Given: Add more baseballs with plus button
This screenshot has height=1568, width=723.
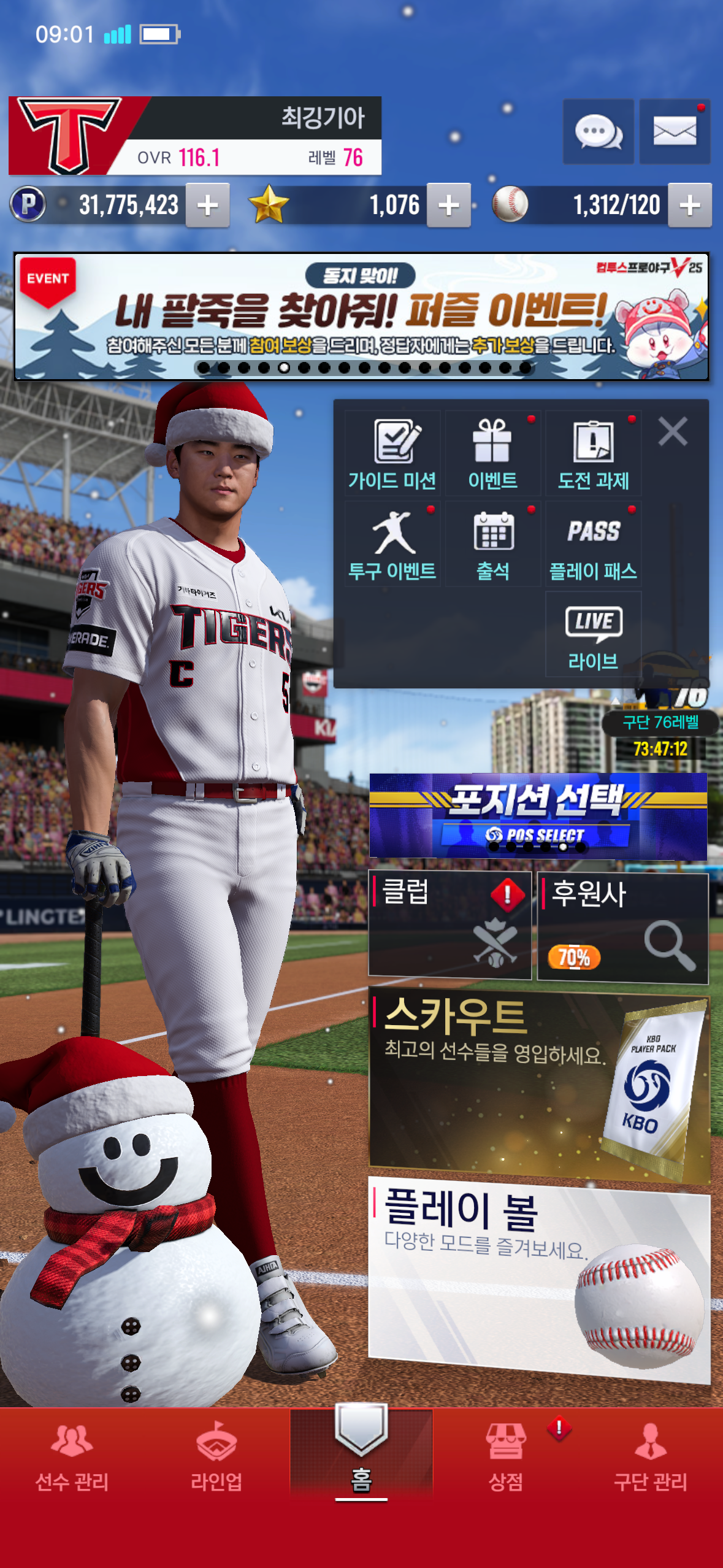Looking at the screenshot, I should tap(690, 206).
